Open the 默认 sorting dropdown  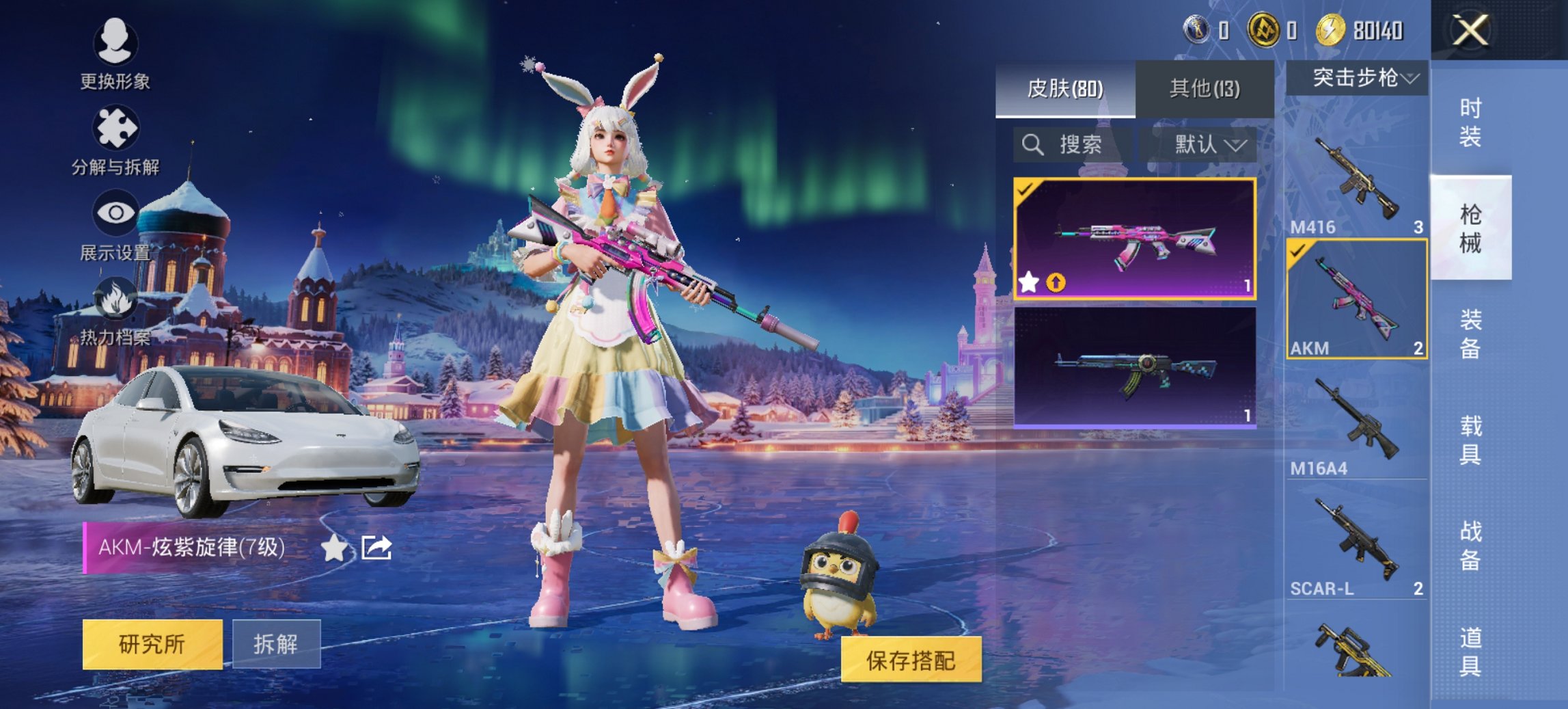[x=1207, y=145]
